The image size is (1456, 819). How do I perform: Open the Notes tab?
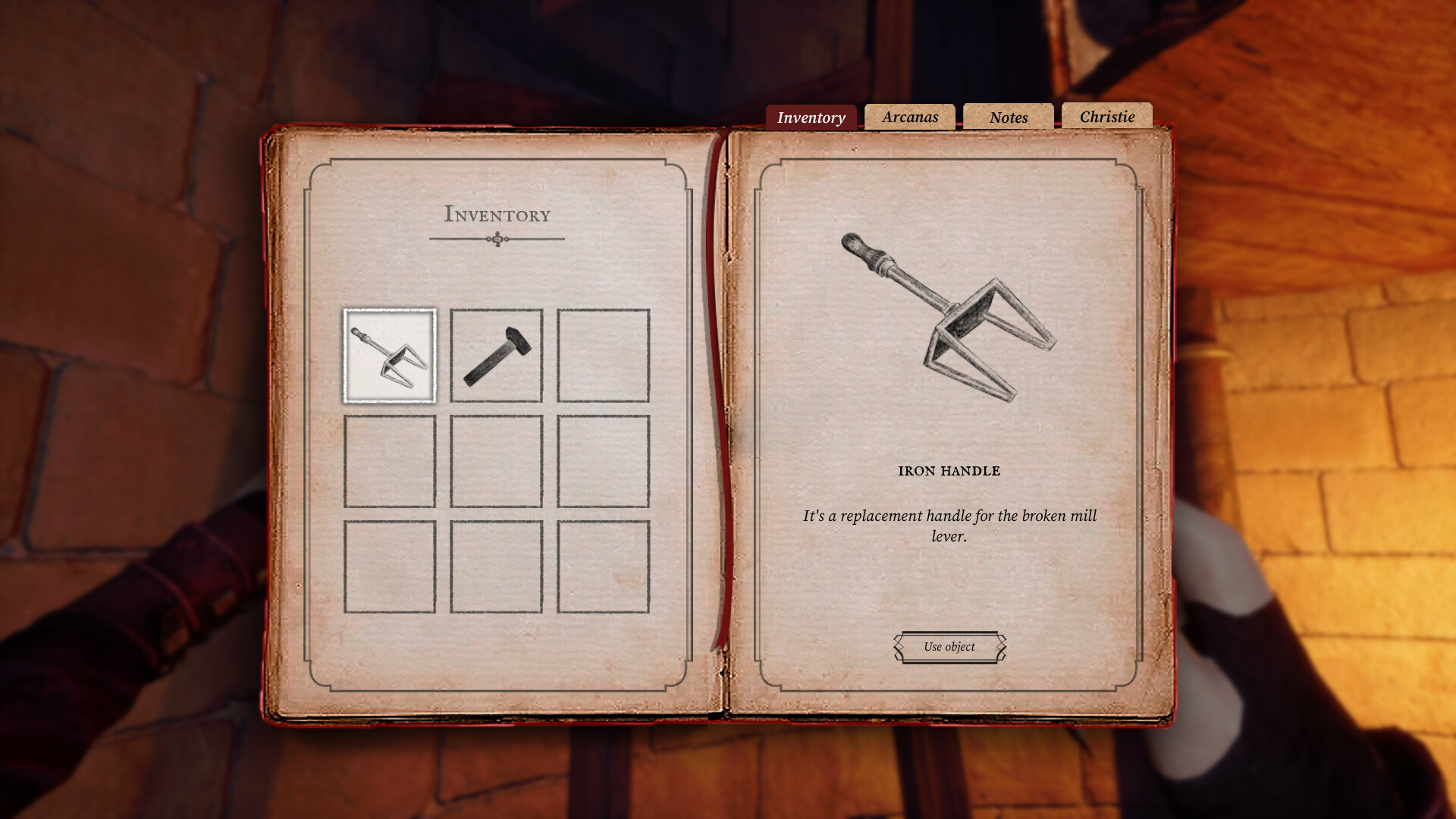pos(1008,117)
